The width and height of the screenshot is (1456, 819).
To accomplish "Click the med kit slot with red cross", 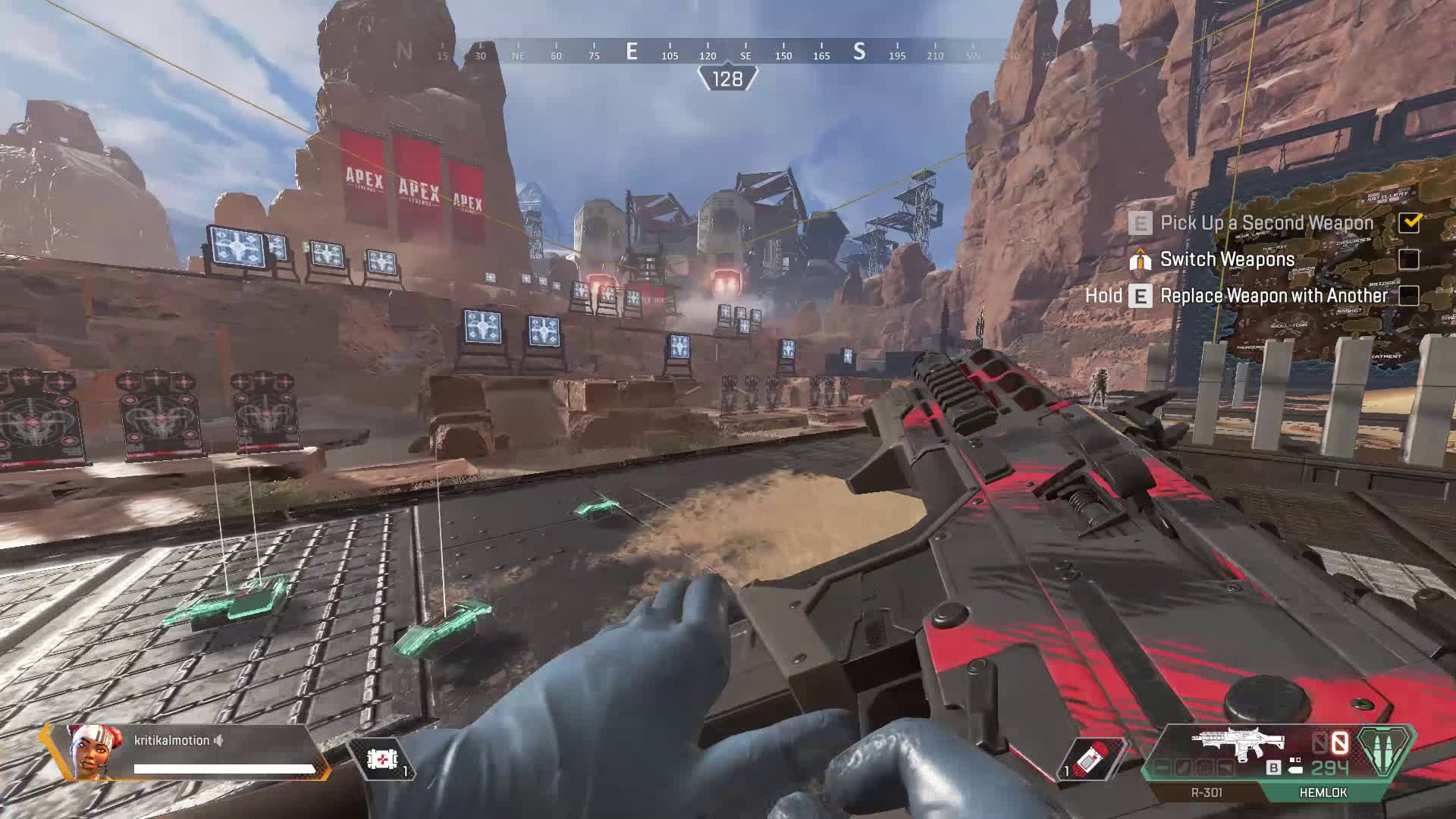I will pyautogui.click(x=381, y=758).
